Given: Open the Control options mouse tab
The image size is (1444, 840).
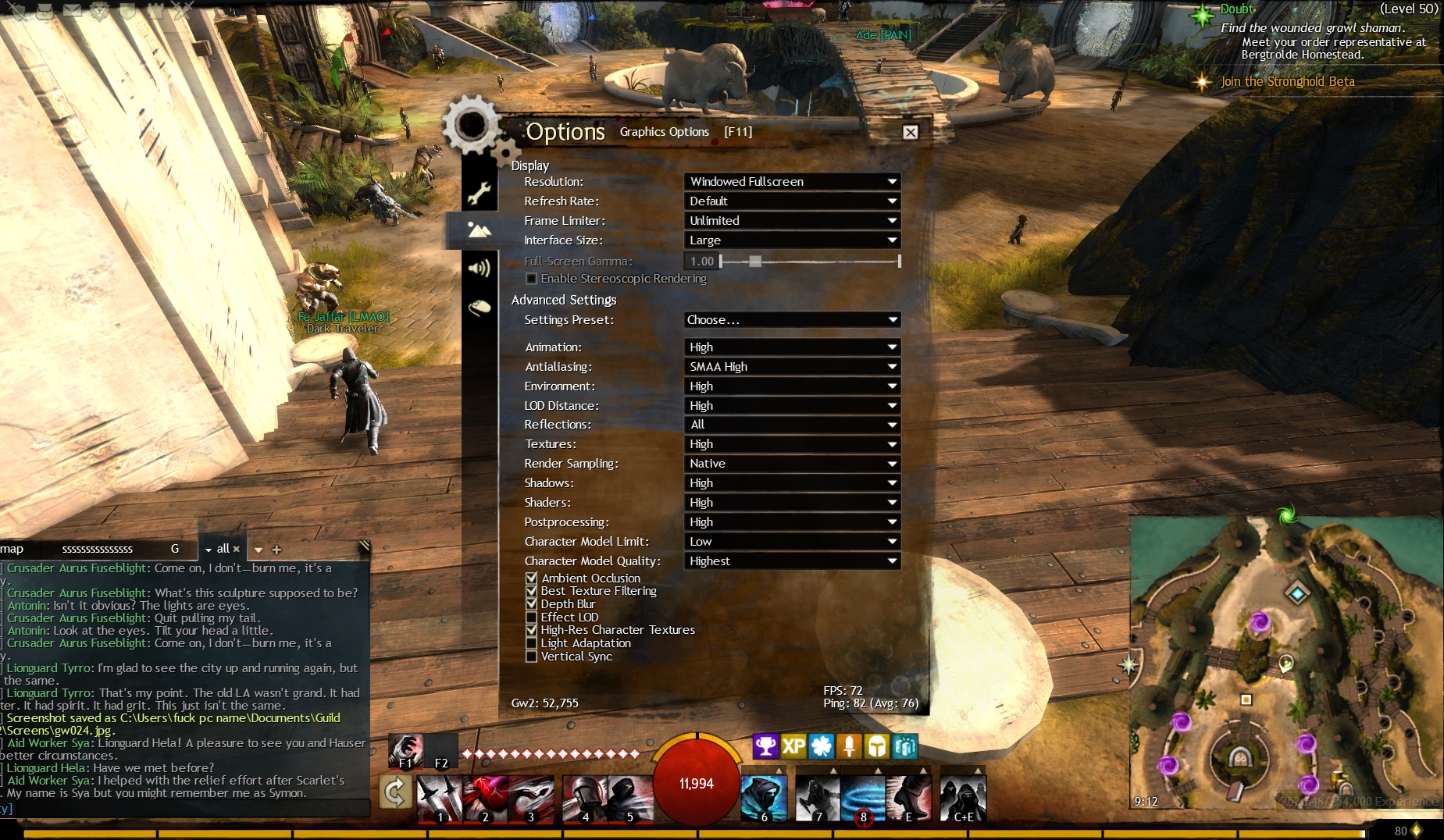Looking at the screenshot, I should point(479,308).
